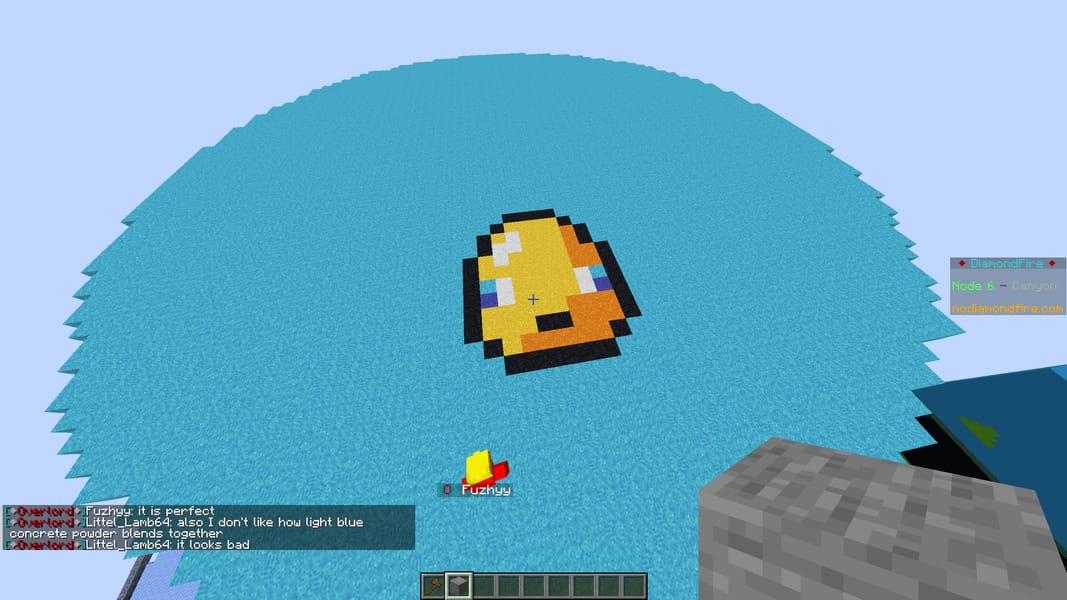
Task: Click Fuzhyy's "it is perfect" chat message
Action: point(150,511)
